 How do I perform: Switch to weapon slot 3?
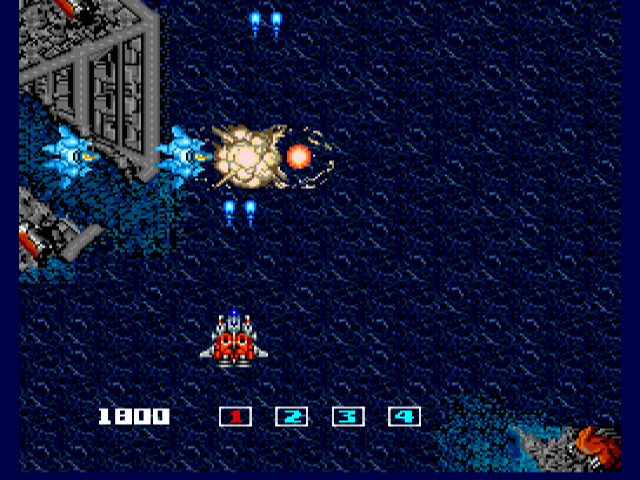(x=347, y=417)
